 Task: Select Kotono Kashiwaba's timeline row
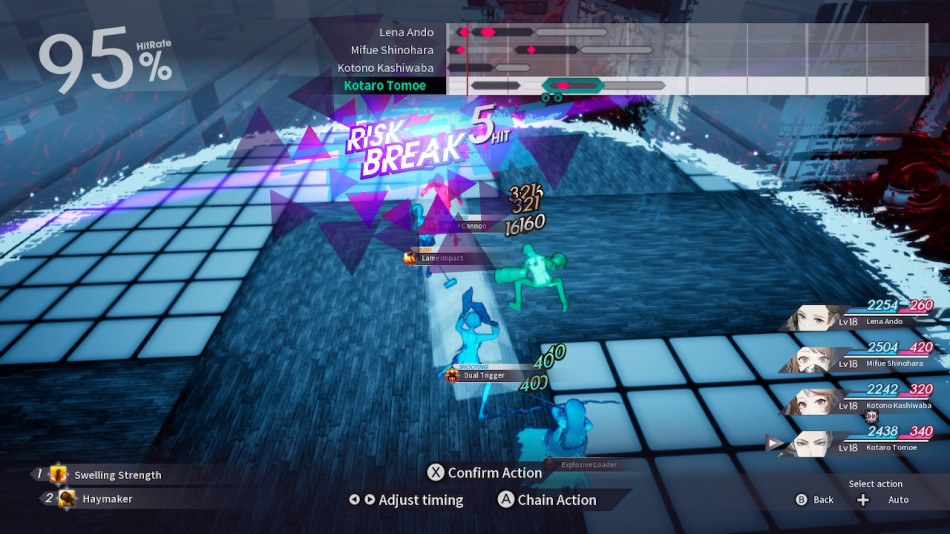pyautogui.click(x=386, y=68)
